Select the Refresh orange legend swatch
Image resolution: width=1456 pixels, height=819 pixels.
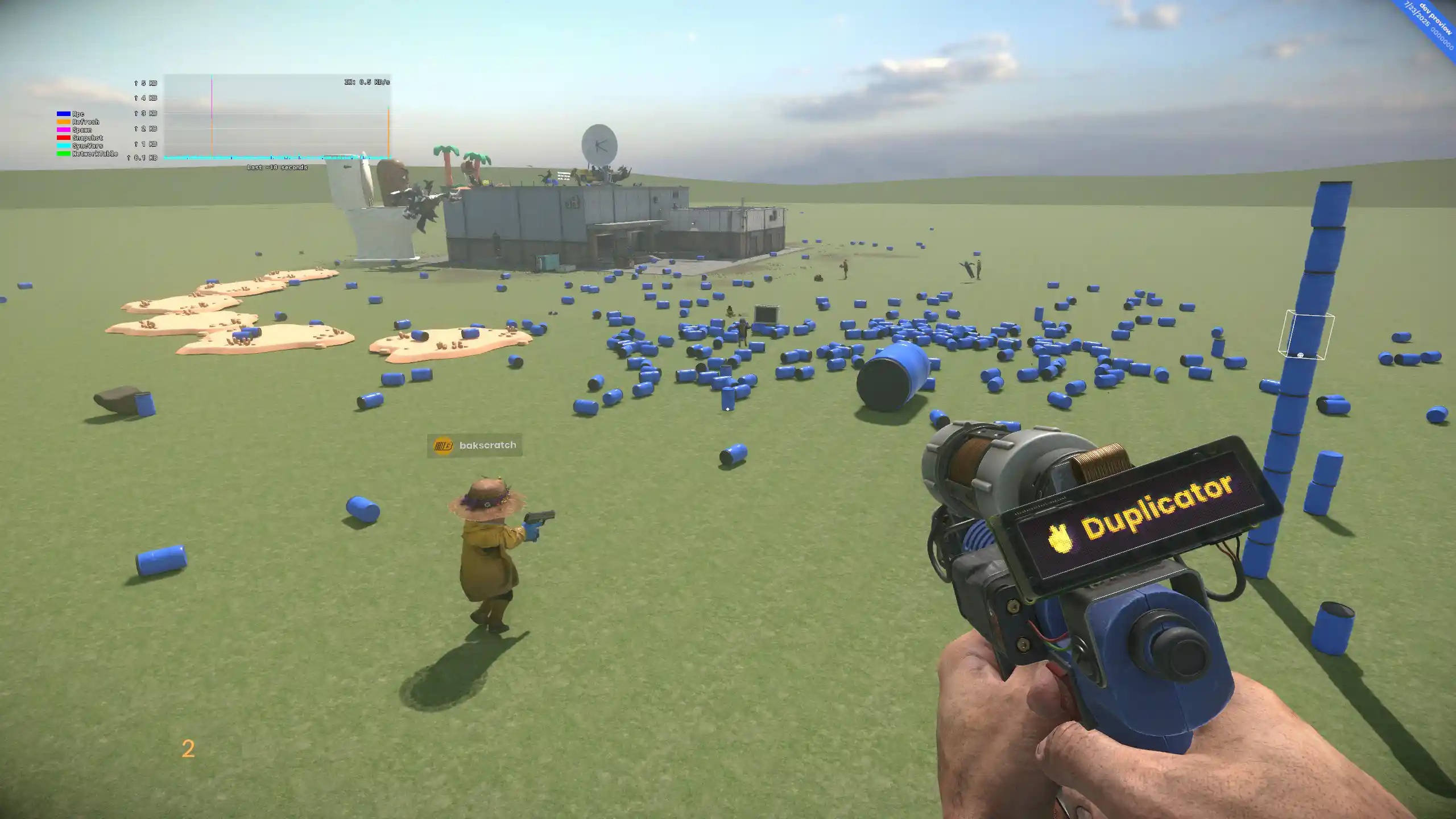click(63, 122)
